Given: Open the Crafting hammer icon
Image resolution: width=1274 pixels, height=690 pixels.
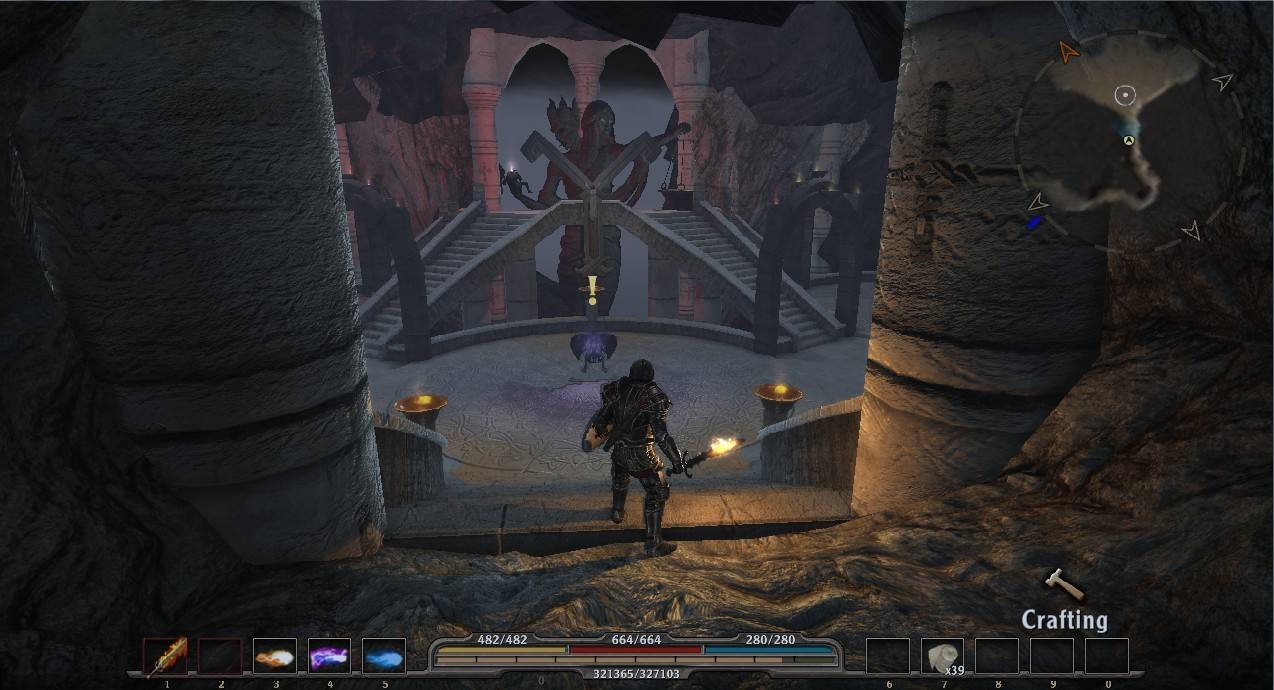Looking at the screenshot, I should pyautogui.click(x=1062, y=584).
